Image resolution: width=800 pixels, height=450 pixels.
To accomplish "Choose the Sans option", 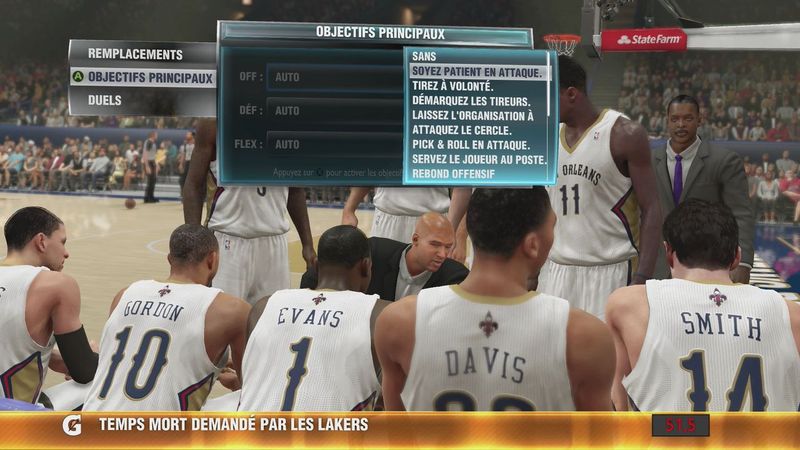I will tap(424, 58).
